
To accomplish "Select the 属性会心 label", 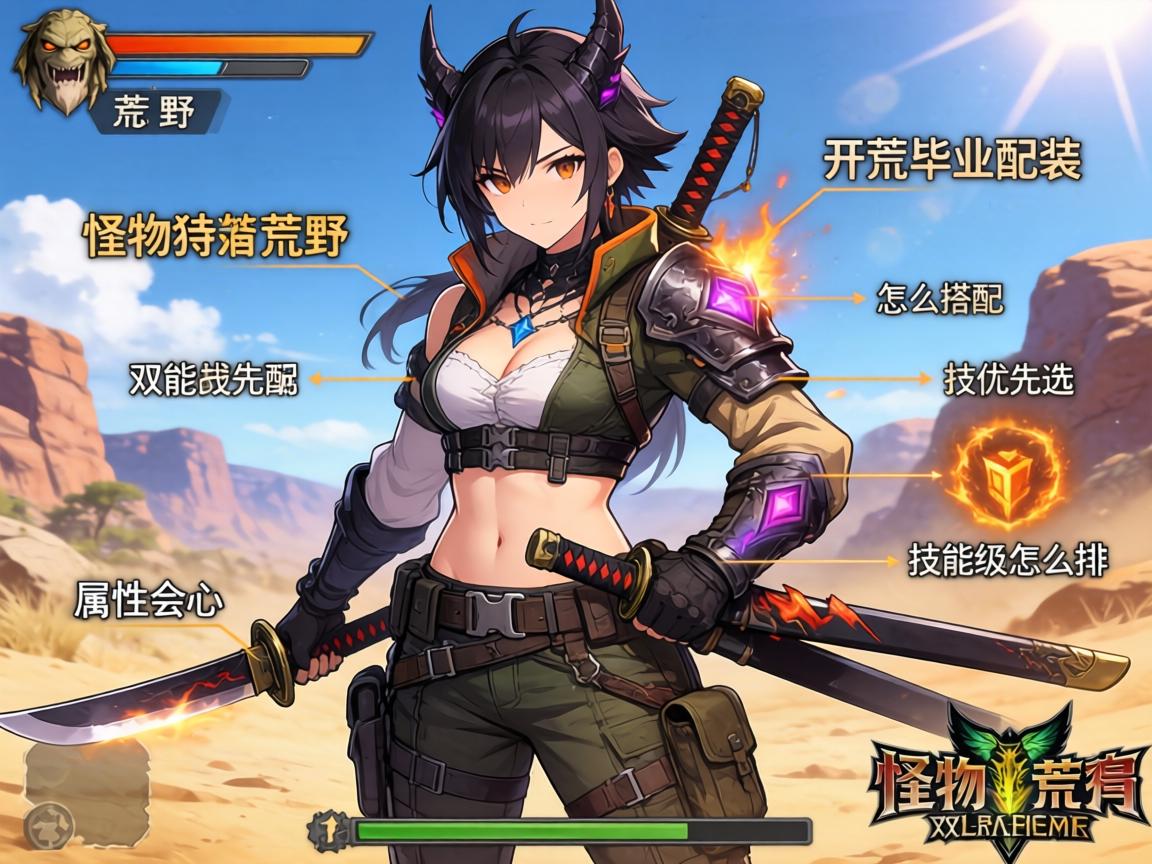I will coord(146,599).
